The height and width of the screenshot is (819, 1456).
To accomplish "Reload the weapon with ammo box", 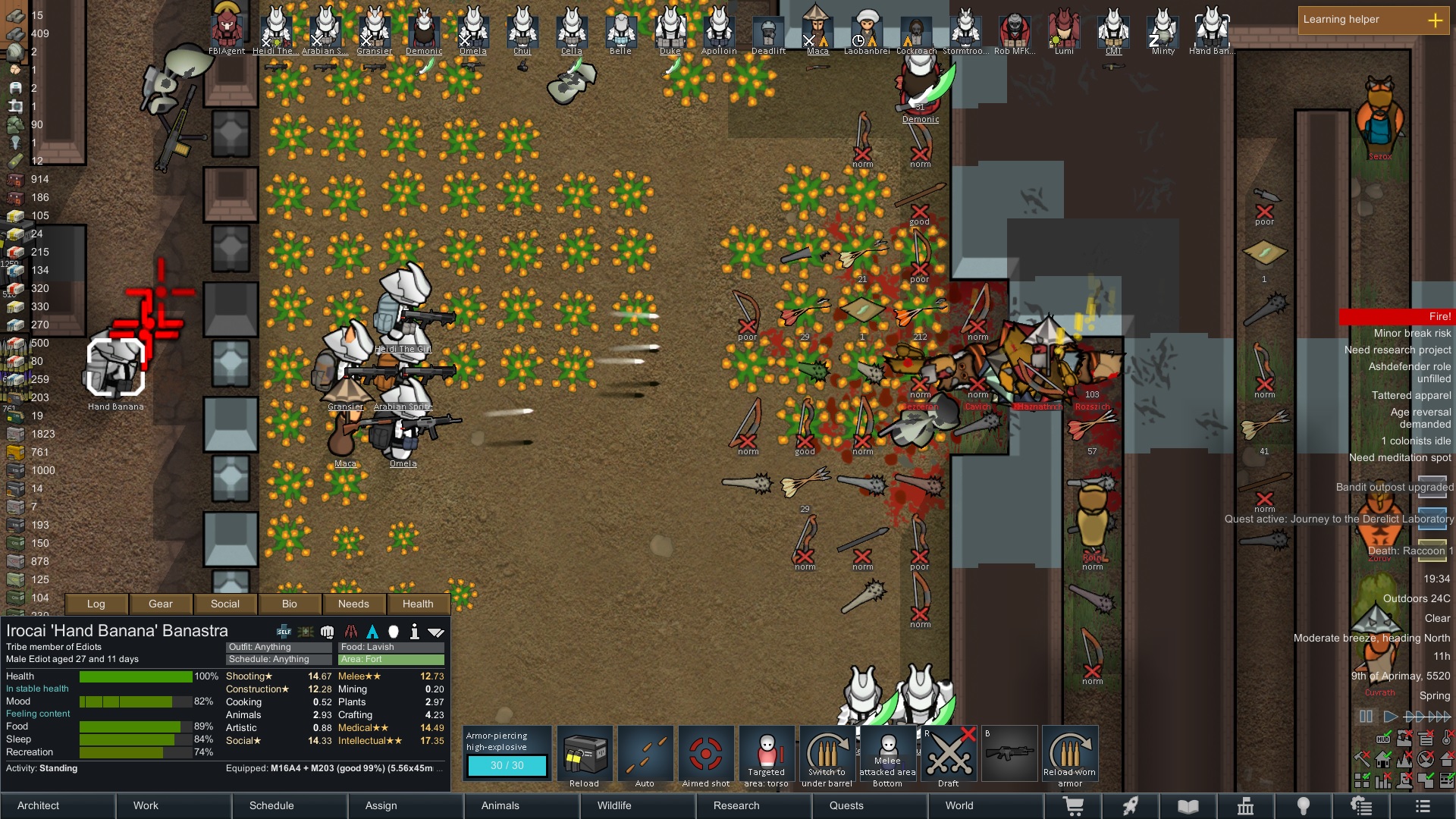I will 585,755.
